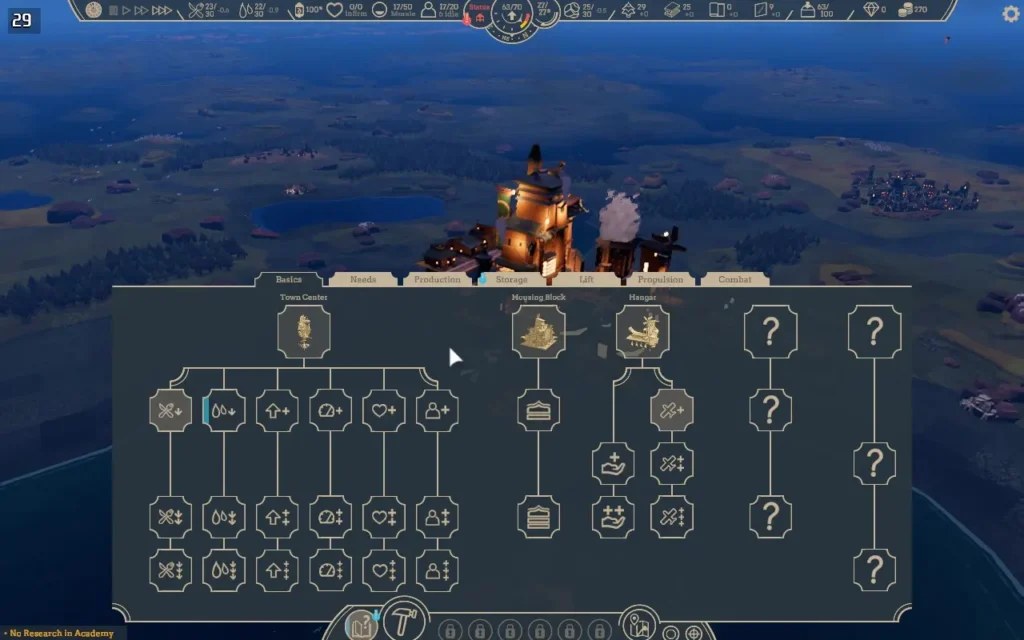Switch to the Lift tab
The height and width of the screenshot is (640, 1024).
click(x=586, y=280)
